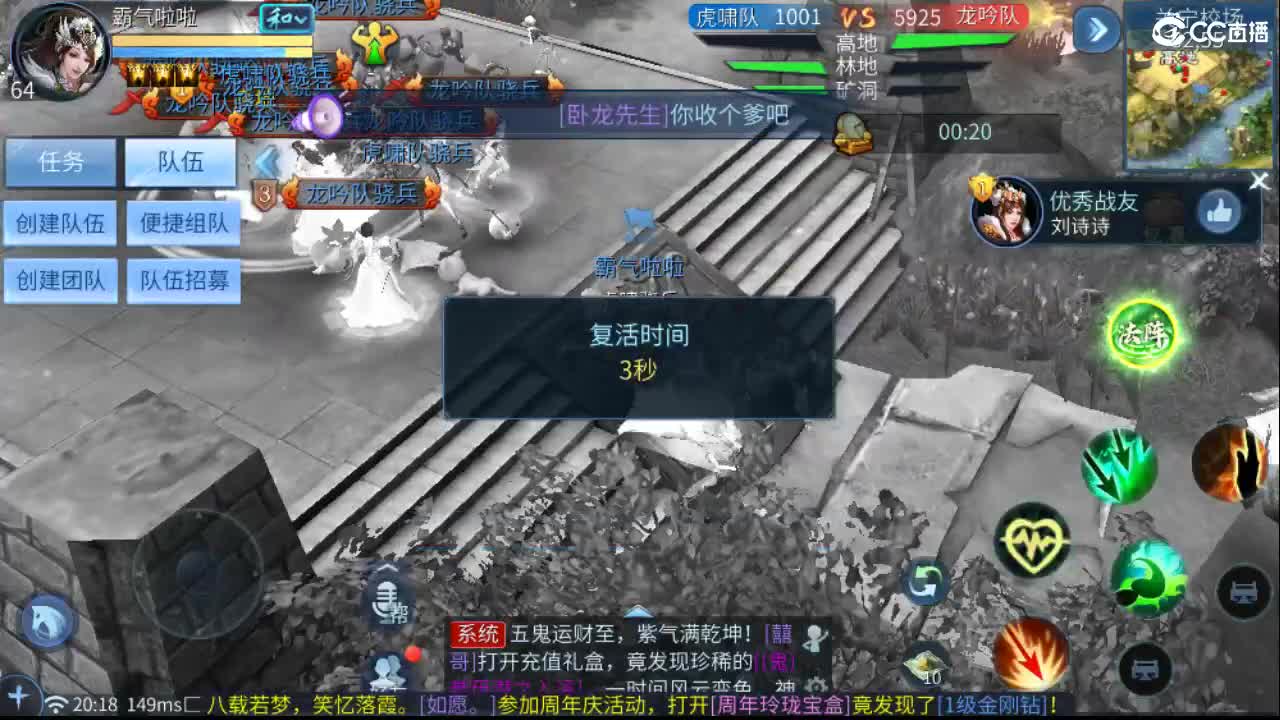1280x720 pixels.
Task: Activate the glowing 法阵 formation skill
Action: click(x=1144, y=333)
